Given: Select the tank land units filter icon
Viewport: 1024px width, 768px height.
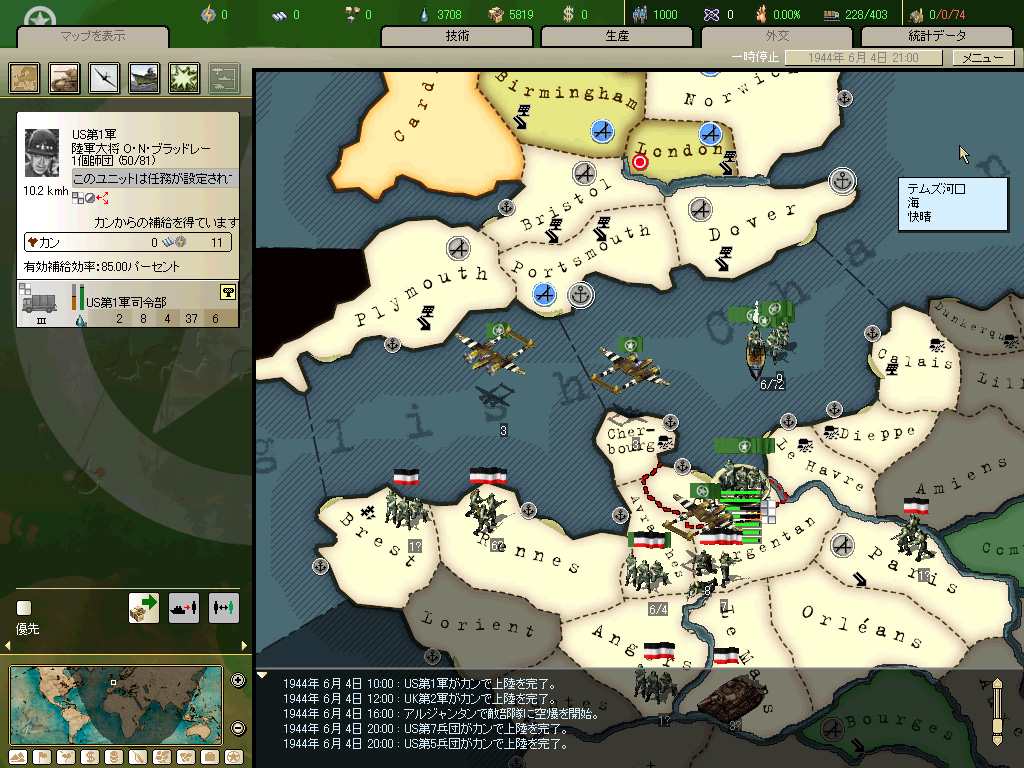Looking at the screenshot, I should click(x=65, y=77).
